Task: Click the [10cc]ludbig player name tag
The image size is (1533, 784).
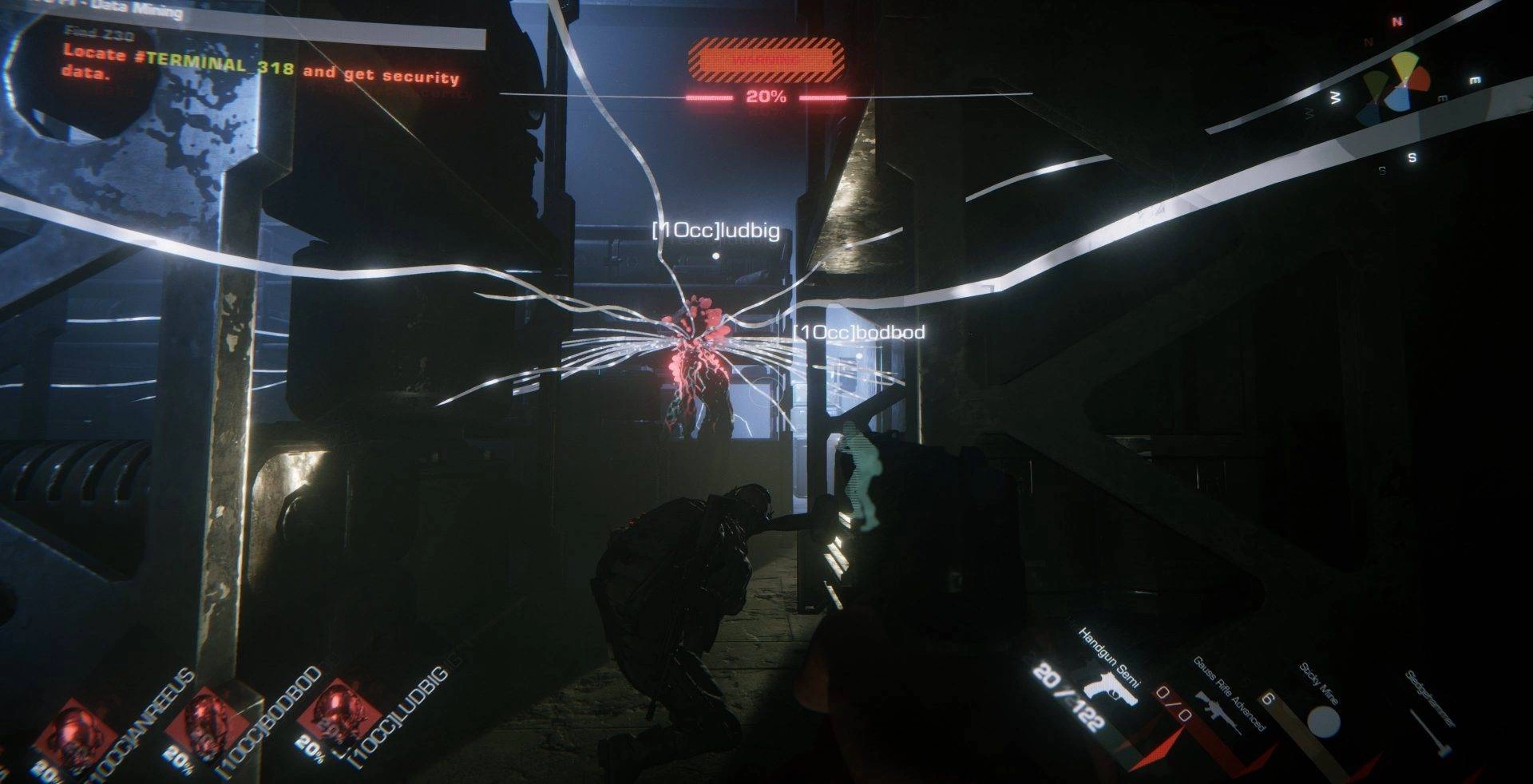Action: (715, 232)
